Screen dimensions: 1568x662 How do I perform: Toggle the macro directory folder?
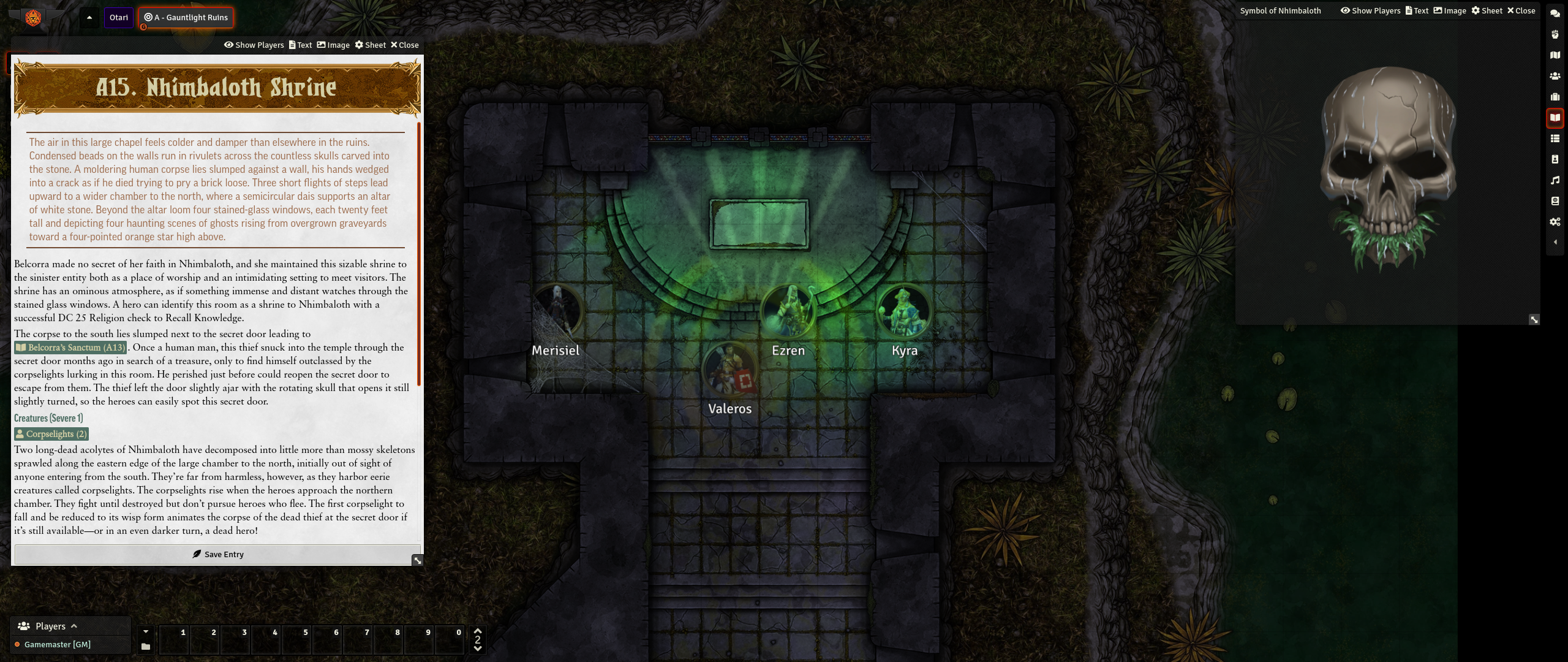[145, 645]
